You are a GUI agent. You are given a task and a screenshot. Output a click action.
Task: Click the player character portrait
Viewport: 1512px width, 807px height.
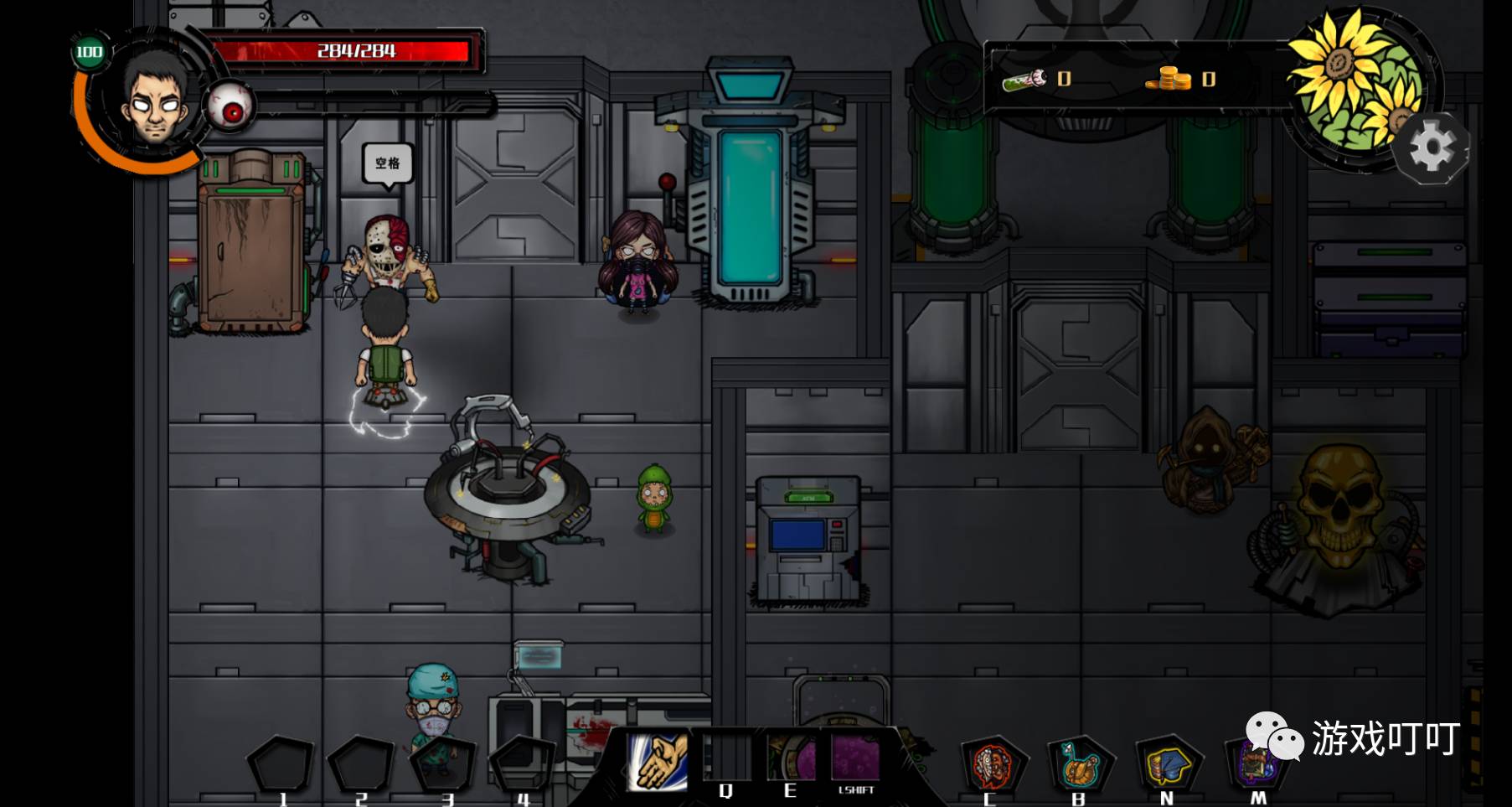(x=155, y=98)
